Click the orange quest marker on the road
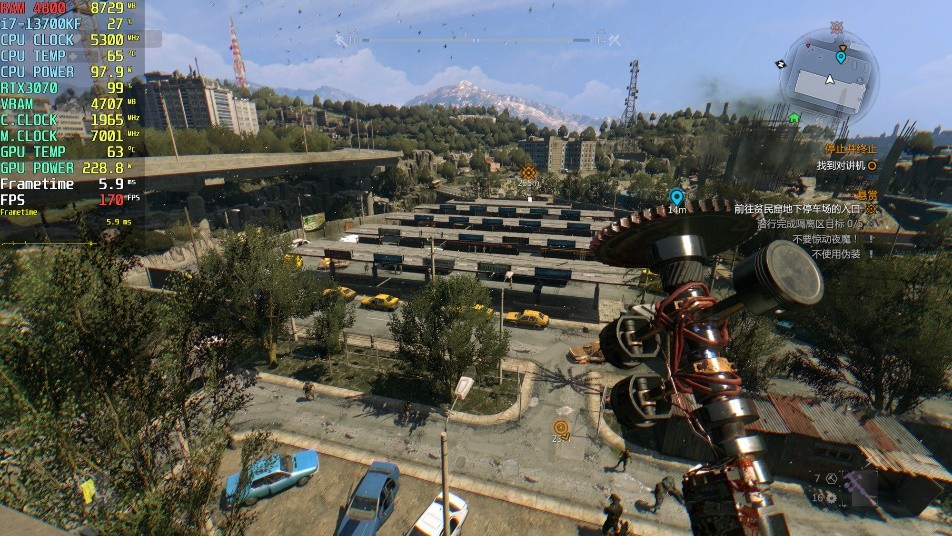Screen dimensions: 952x536 click(x=561, y=427)
